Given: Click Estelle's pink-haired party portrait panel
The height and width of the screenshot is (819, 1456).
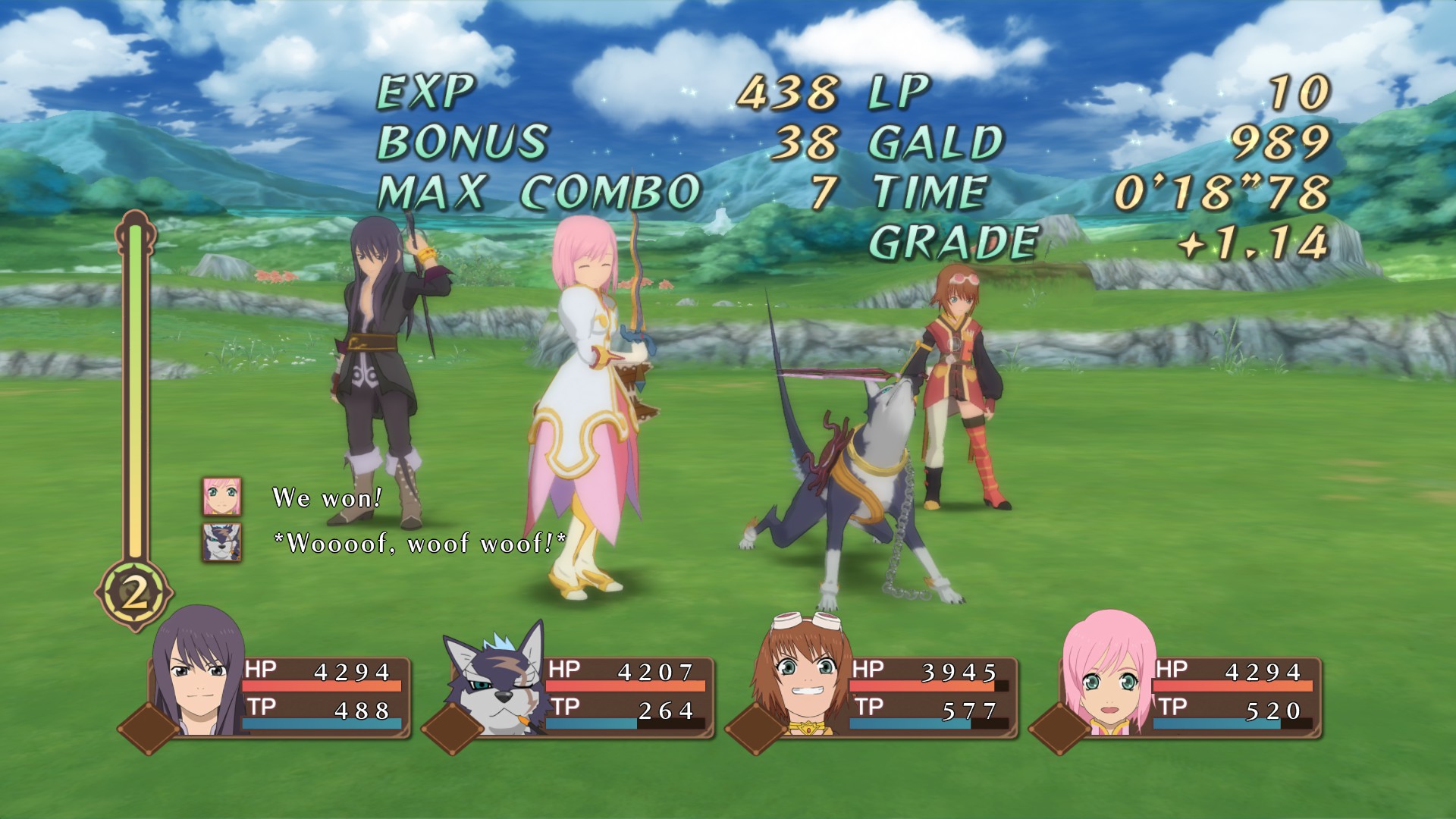Looking at the screenshot, I should pos(1107,676).
